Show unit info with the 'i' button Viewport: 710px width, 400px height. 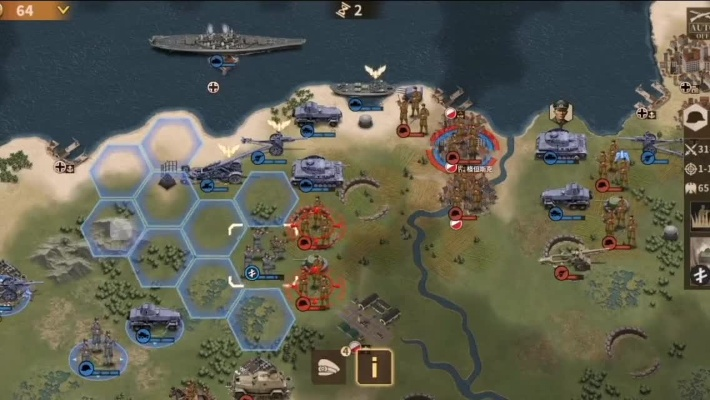374,367
